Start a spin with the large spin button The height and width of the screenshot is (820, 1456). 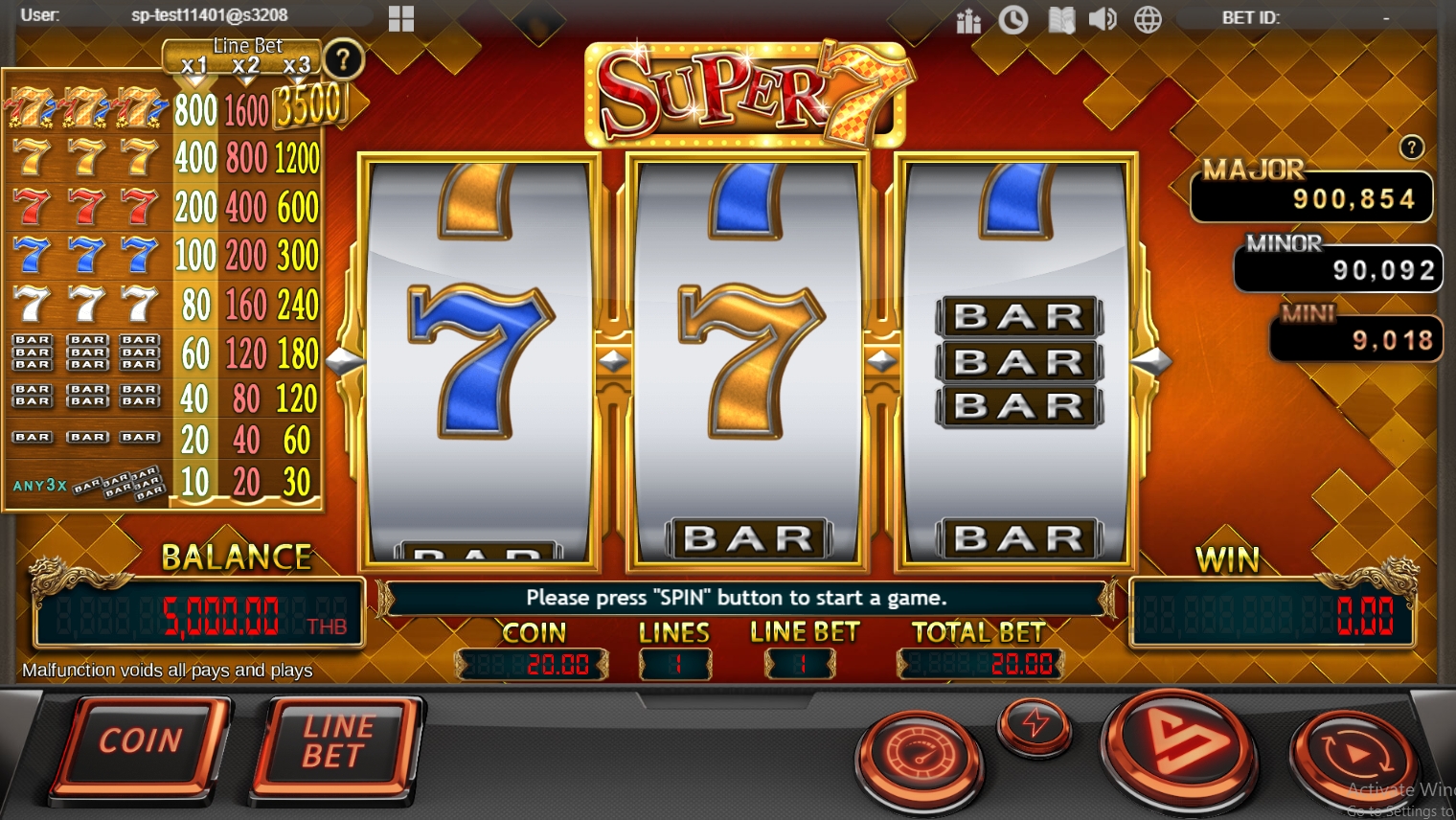1179,746
